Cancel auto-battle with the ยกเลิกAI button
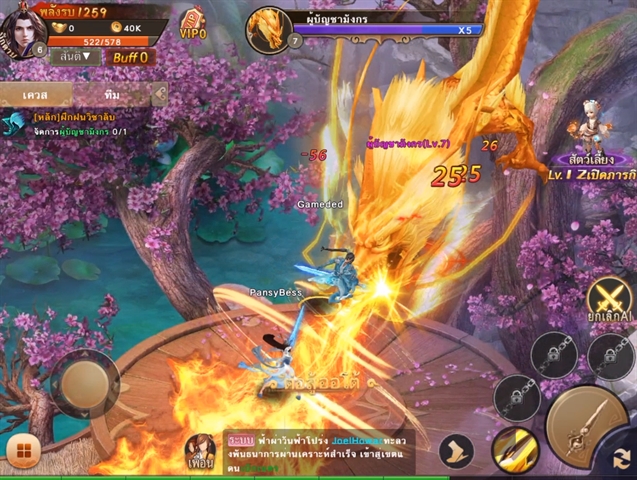 point(609,301)
